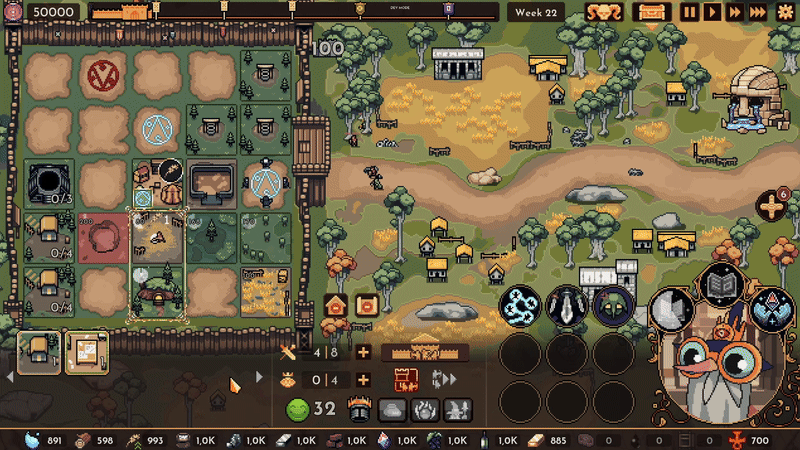Activate the blue swirling constellation spell
Viewport: 800px width, 450px height.
tap(519, 306)
